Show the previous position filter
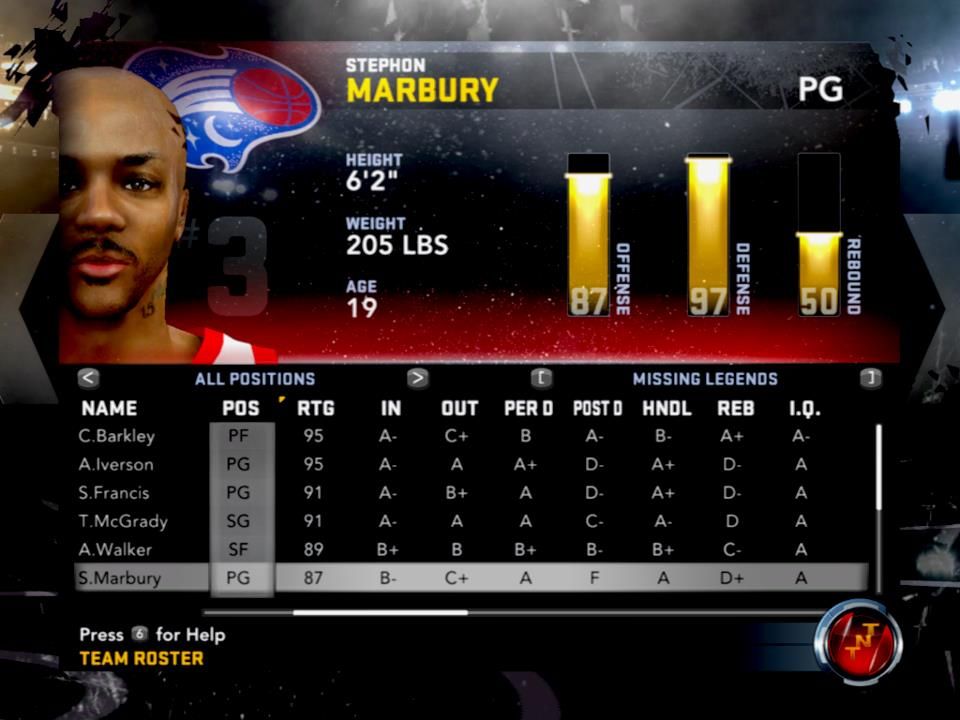This screenshot has height=720, width=960. pyautogui.click(x=89, y=378)
